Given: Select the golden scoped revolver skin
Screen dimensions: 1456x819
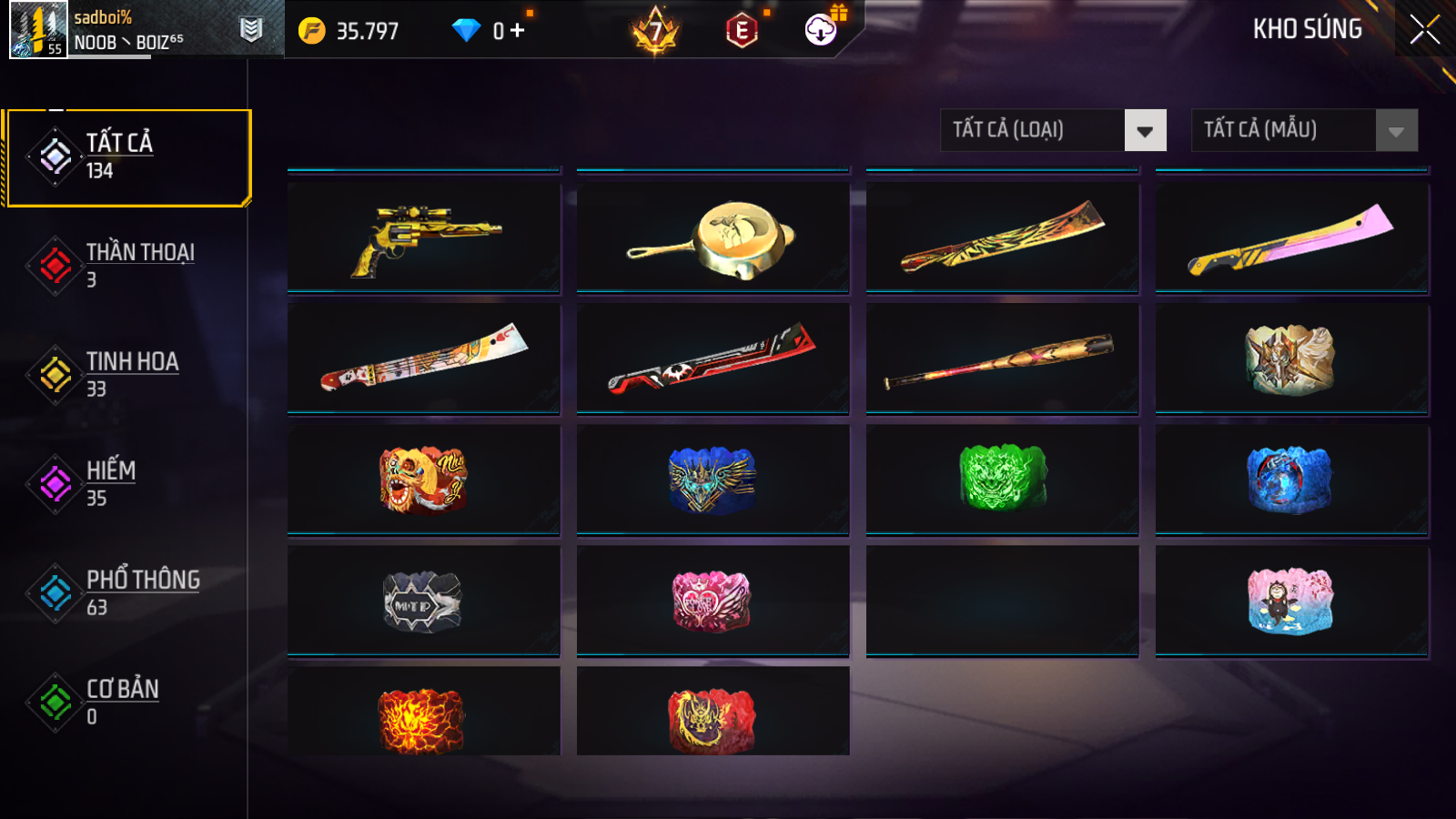Looking at the screenshot, I should point(423,238).
